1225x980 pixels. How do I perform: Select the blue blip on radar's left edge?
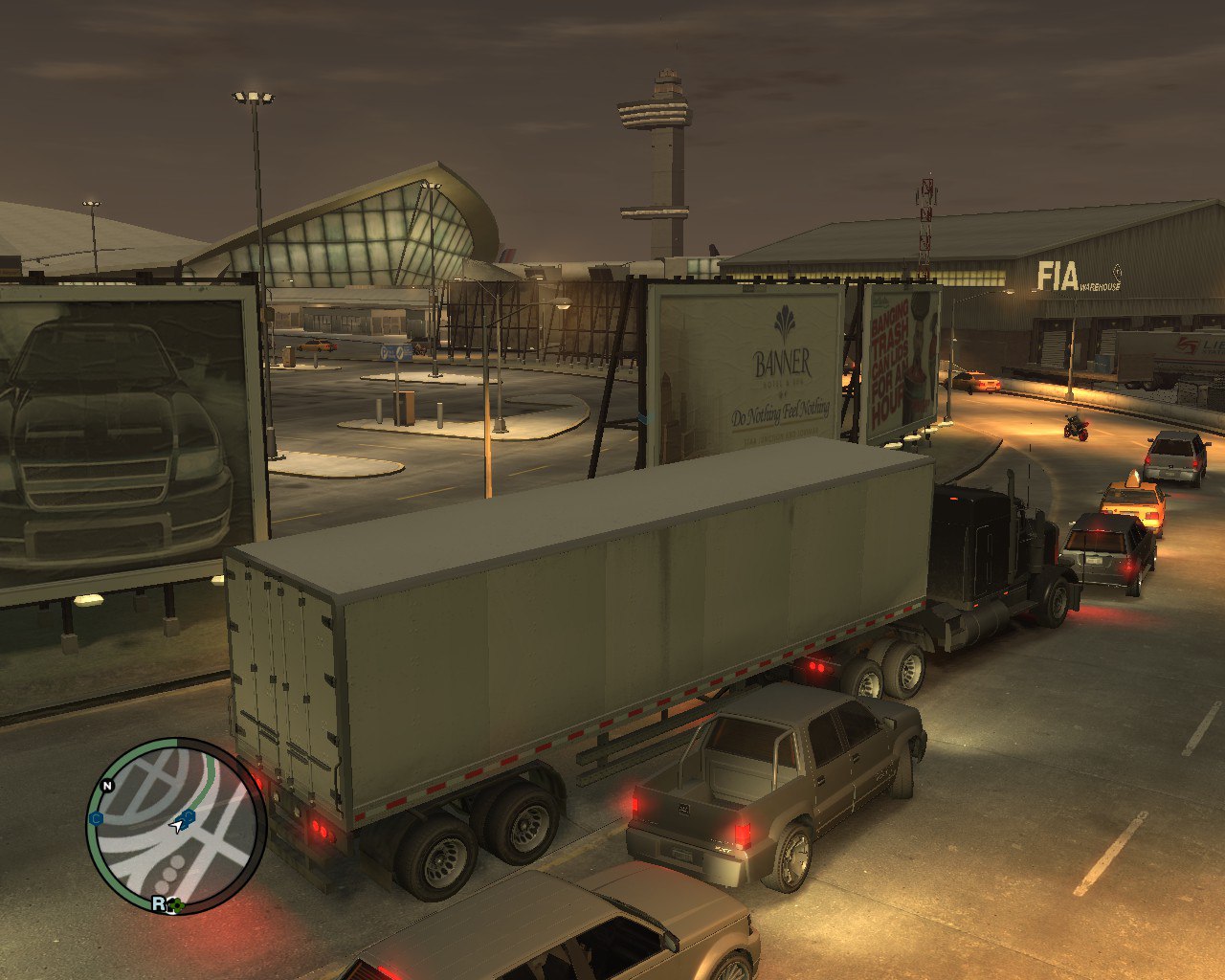tap(96, 818)
